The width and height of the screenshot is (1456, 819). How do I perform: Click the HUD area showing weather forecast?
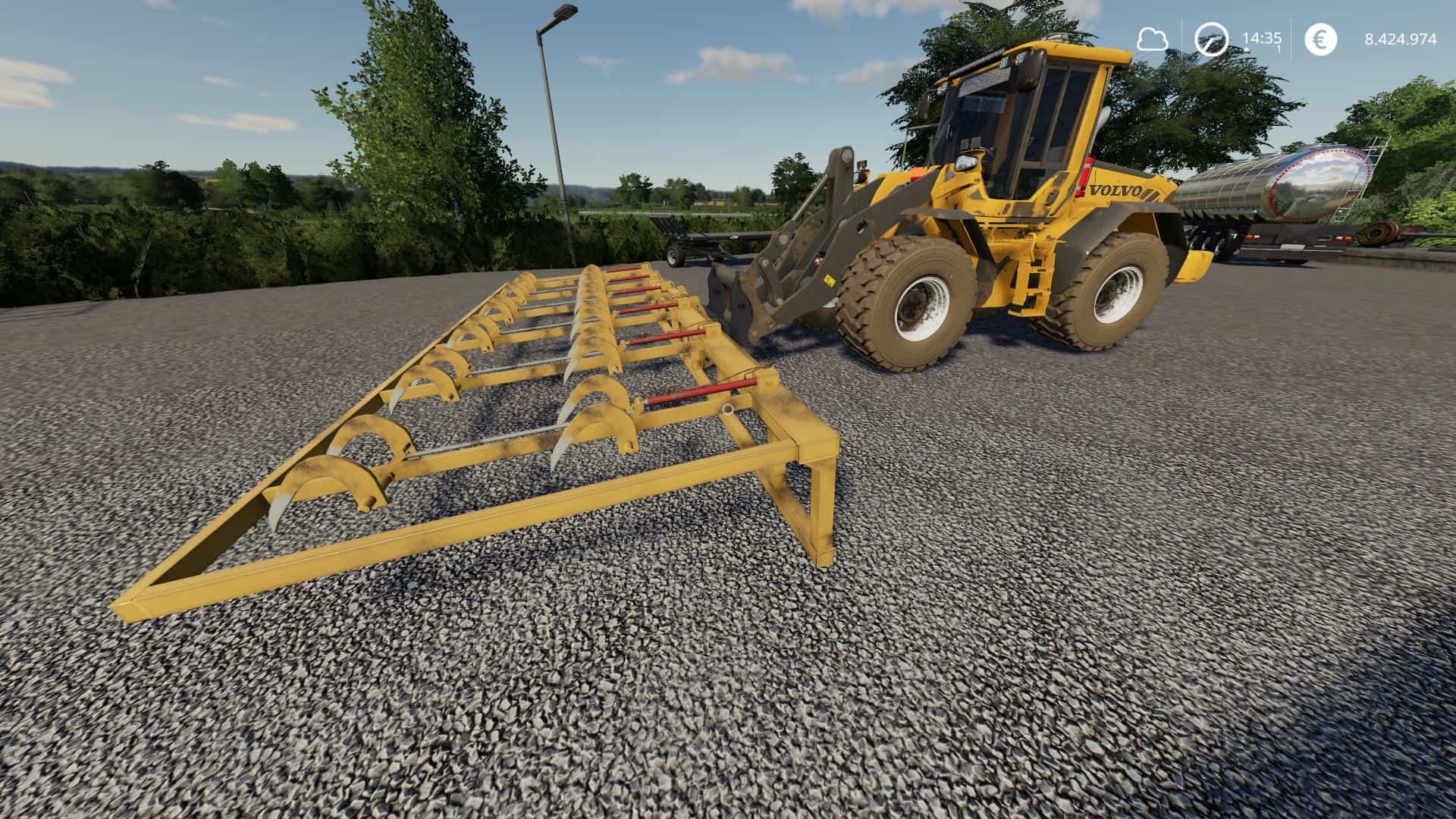[1152, 39]
